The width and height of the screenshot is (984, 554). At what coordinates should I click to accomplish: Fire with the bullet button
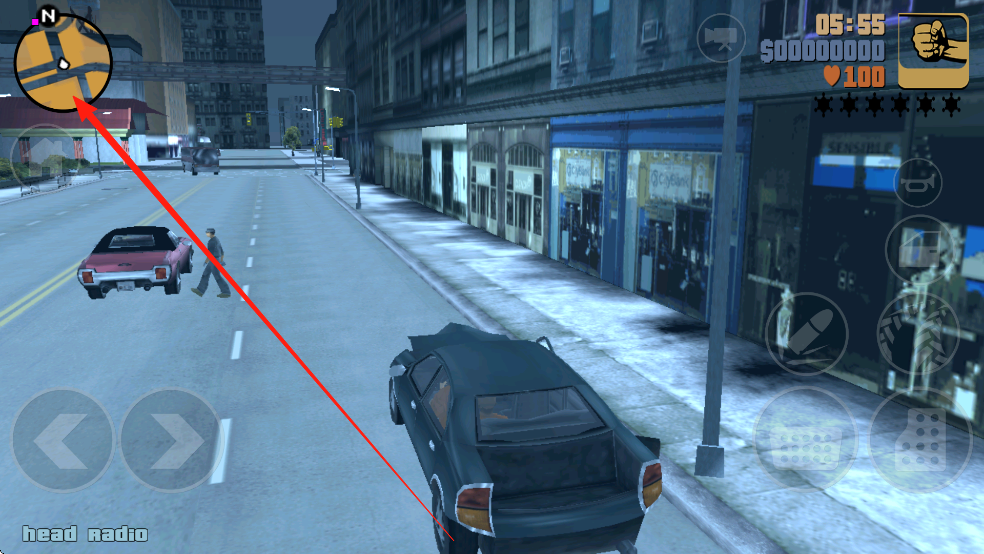(806, 331)
